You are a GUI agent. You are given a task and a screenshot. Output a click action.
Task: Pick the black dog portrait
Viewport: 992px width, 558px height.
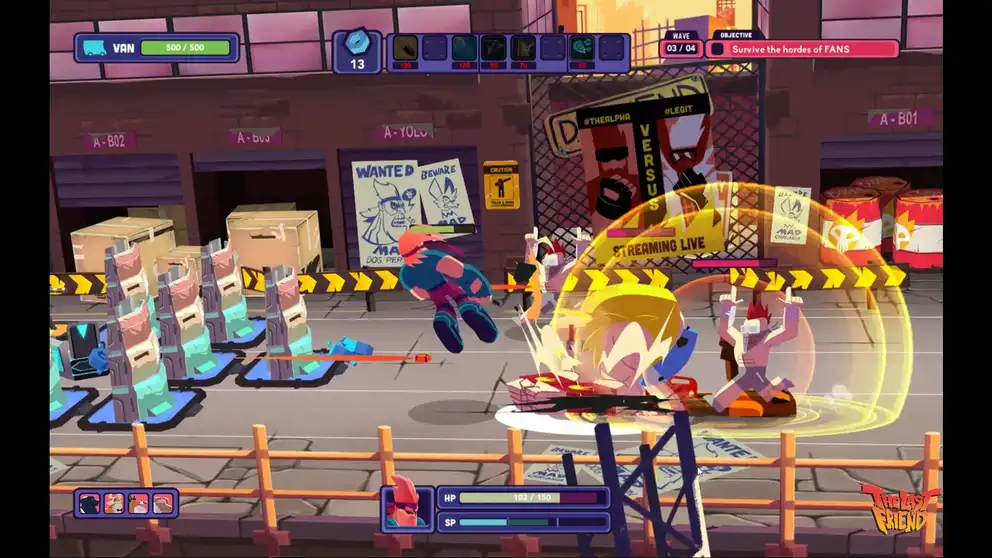[89, 503]
